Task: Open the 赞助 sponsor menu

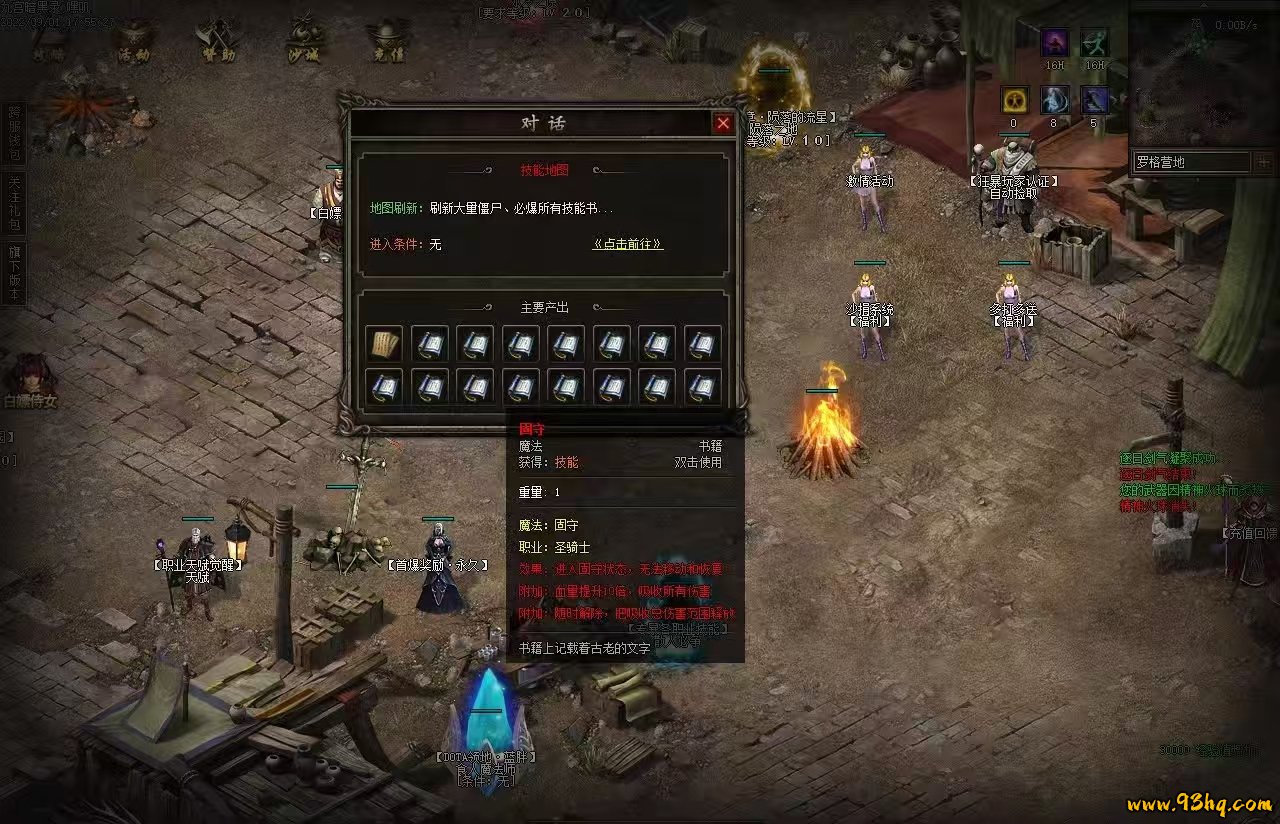Action: pyautogui.click(x=217, y=42)
